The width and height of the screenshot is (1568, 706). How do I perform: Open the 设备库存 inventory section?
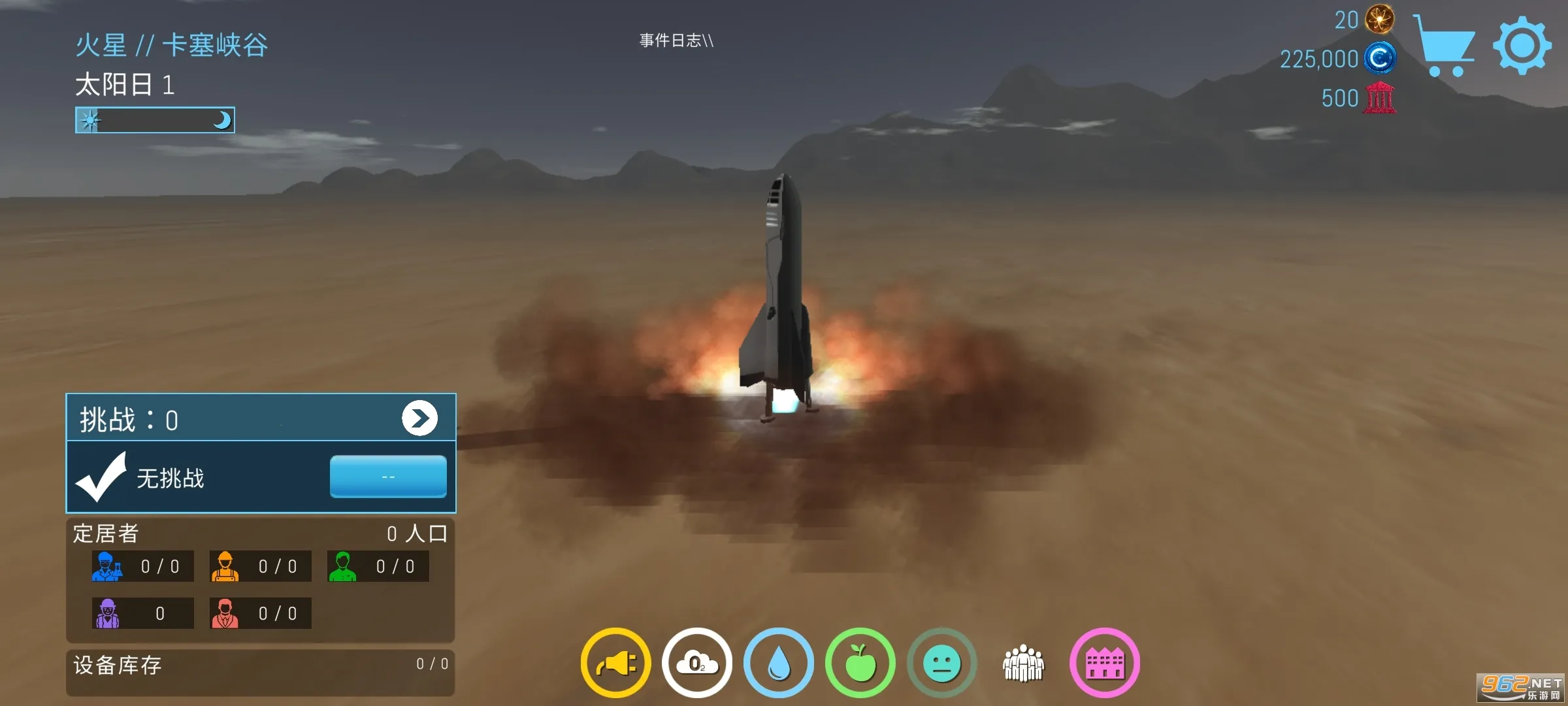coord(116,665)
